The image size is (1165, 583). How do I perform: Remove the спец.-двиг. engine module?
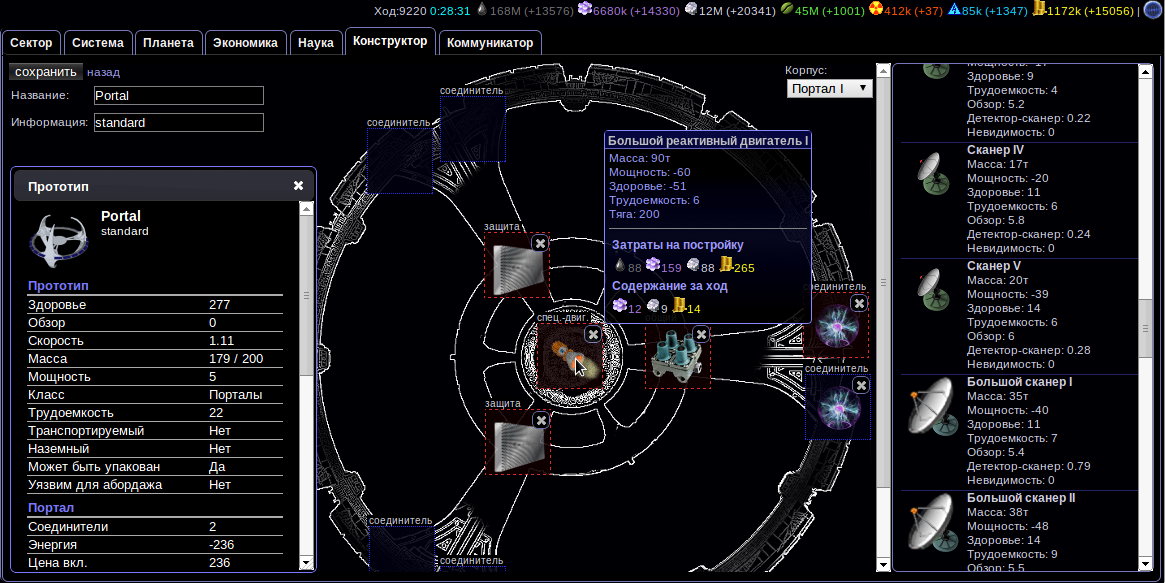(593, 334)
